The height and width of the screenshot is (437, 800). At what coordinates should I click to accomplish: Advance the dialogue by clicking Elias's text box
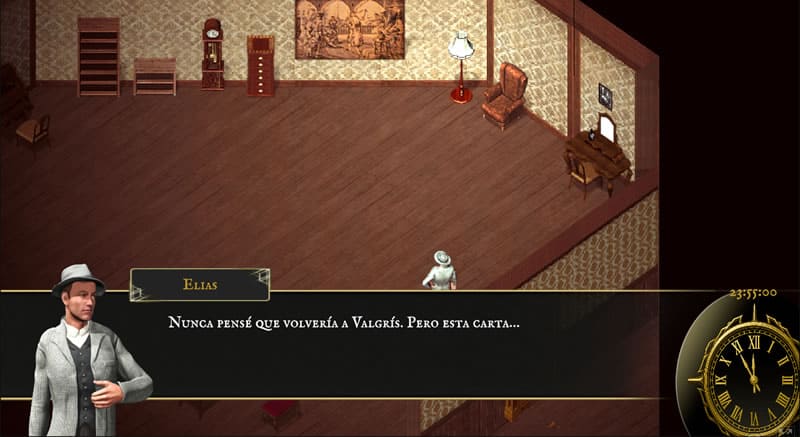pos(400,345)
